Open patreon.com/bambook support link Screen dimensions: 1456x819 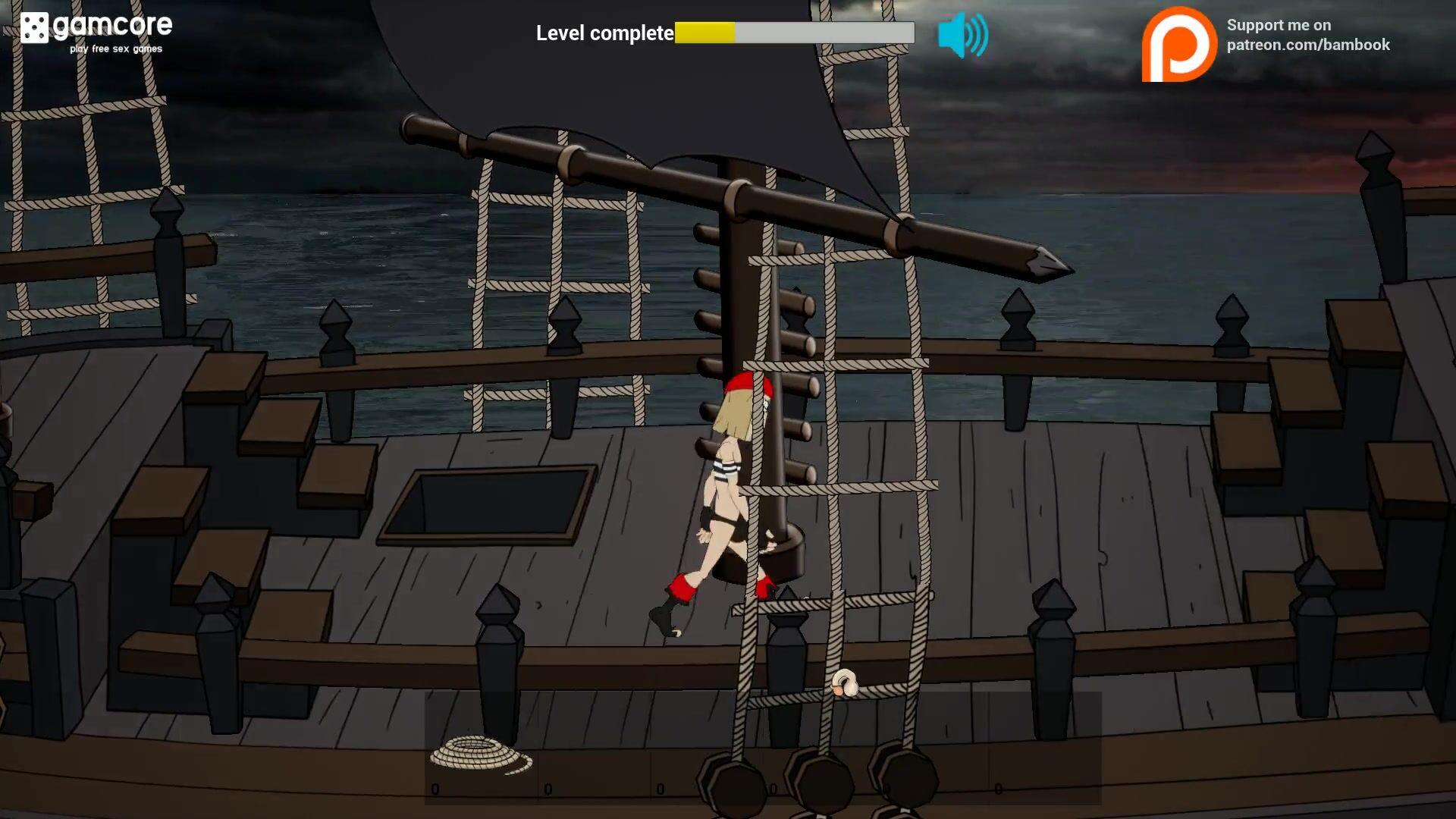pyautogui.click(x=1310, y=45)
